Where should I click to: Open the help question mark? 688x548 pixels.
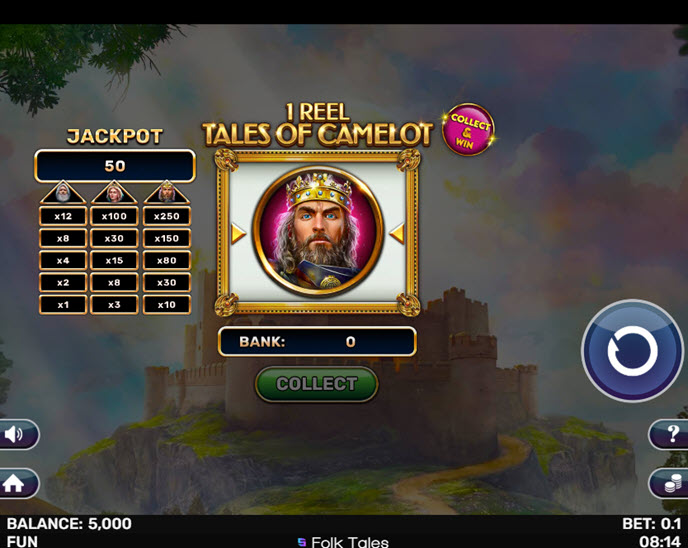672,434
